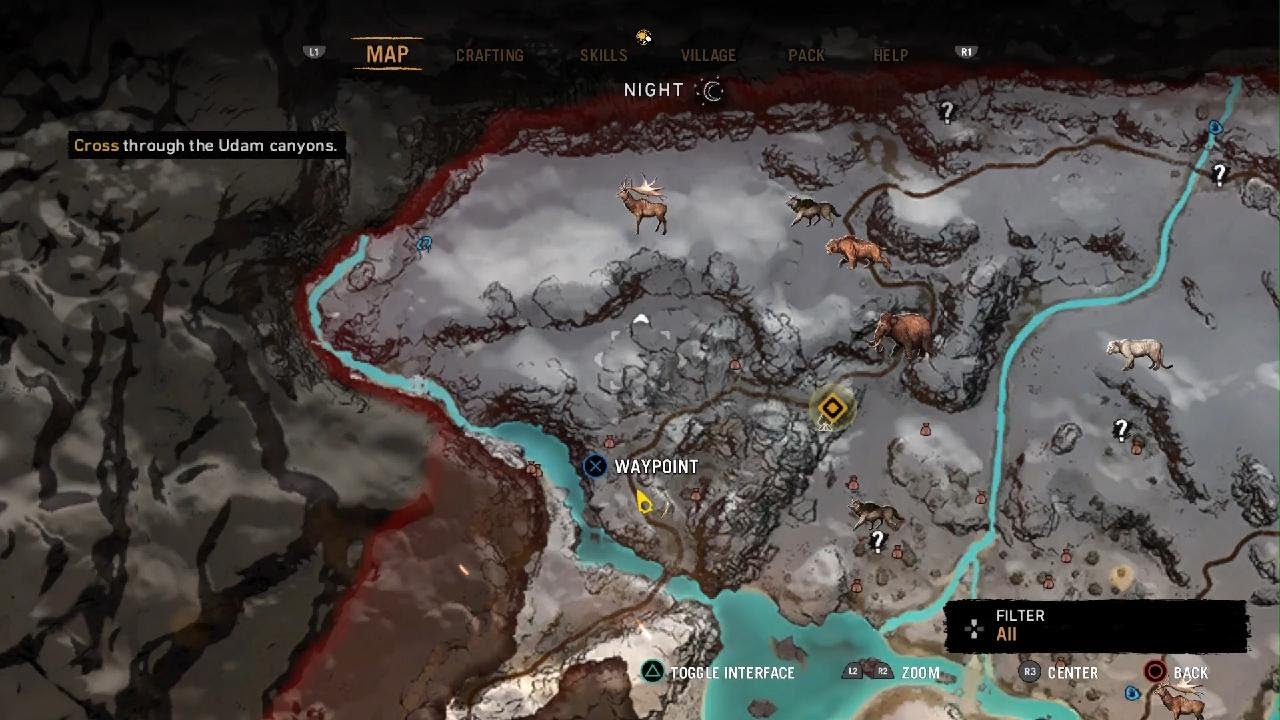Select the woolly mammoth map icon
Screen dimensions: 1280x720
(x=902, y=332)
